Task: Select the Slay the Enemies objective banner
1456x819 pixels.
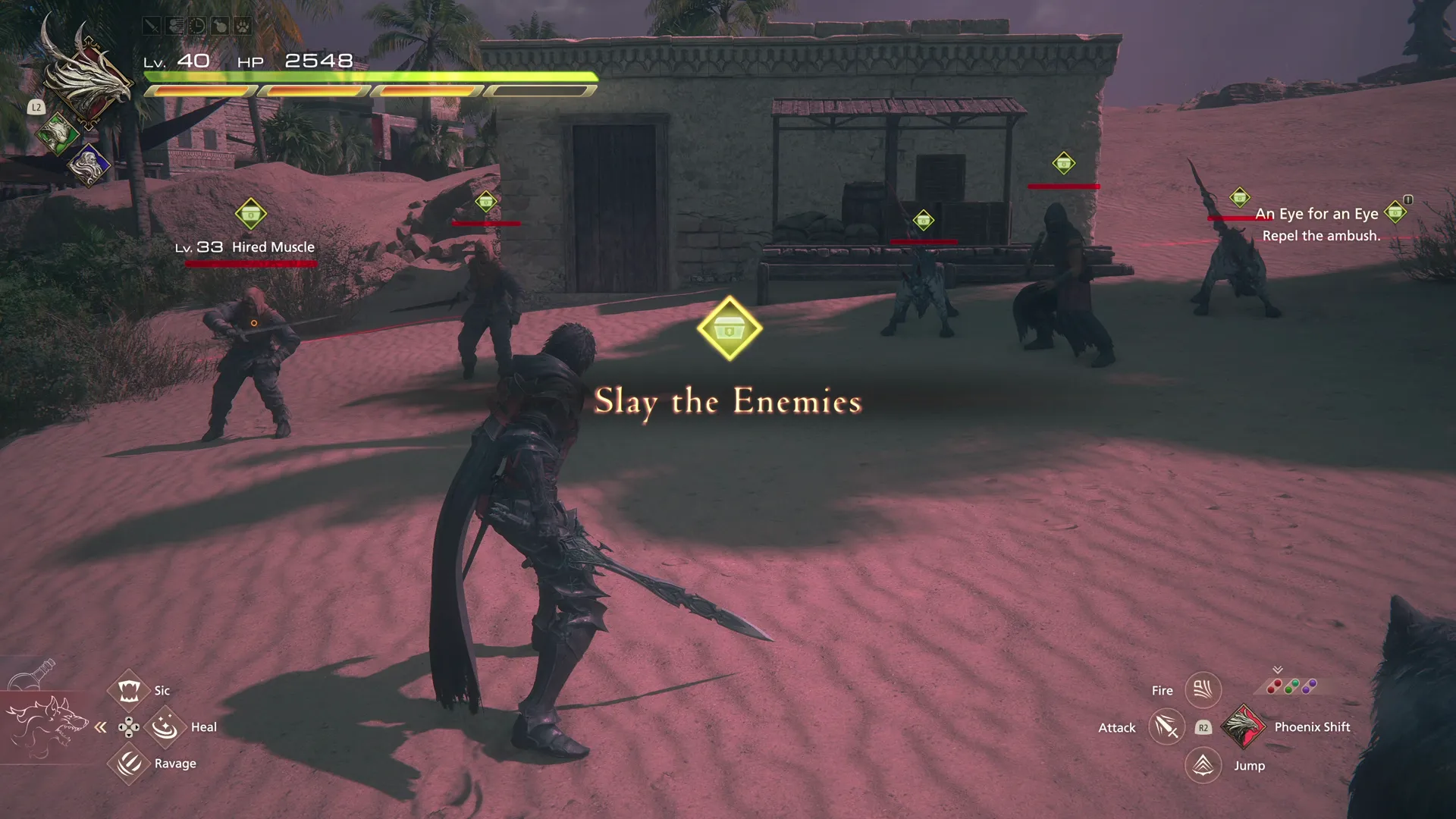Action: click(727, 402)
